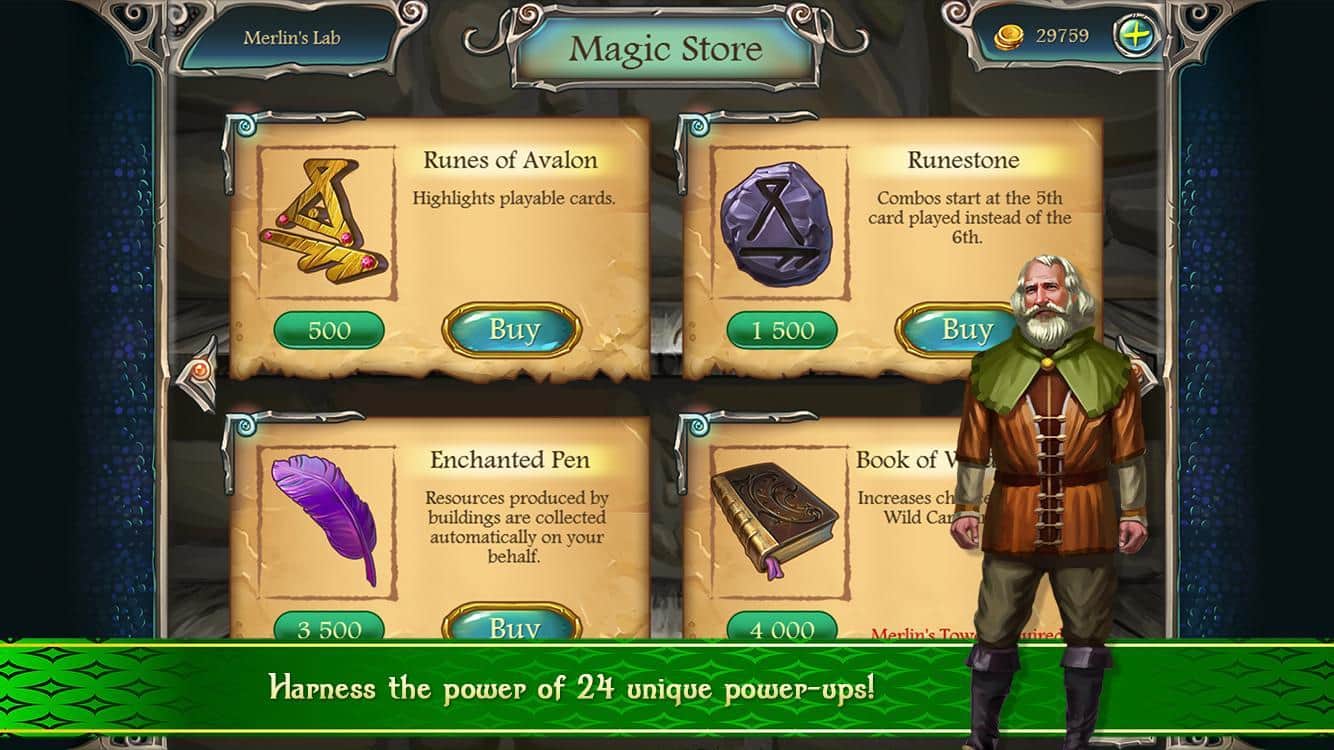The image size is (1334, 750).
Task: Go back to Merlin's Lab
Action: click(291, 39)
